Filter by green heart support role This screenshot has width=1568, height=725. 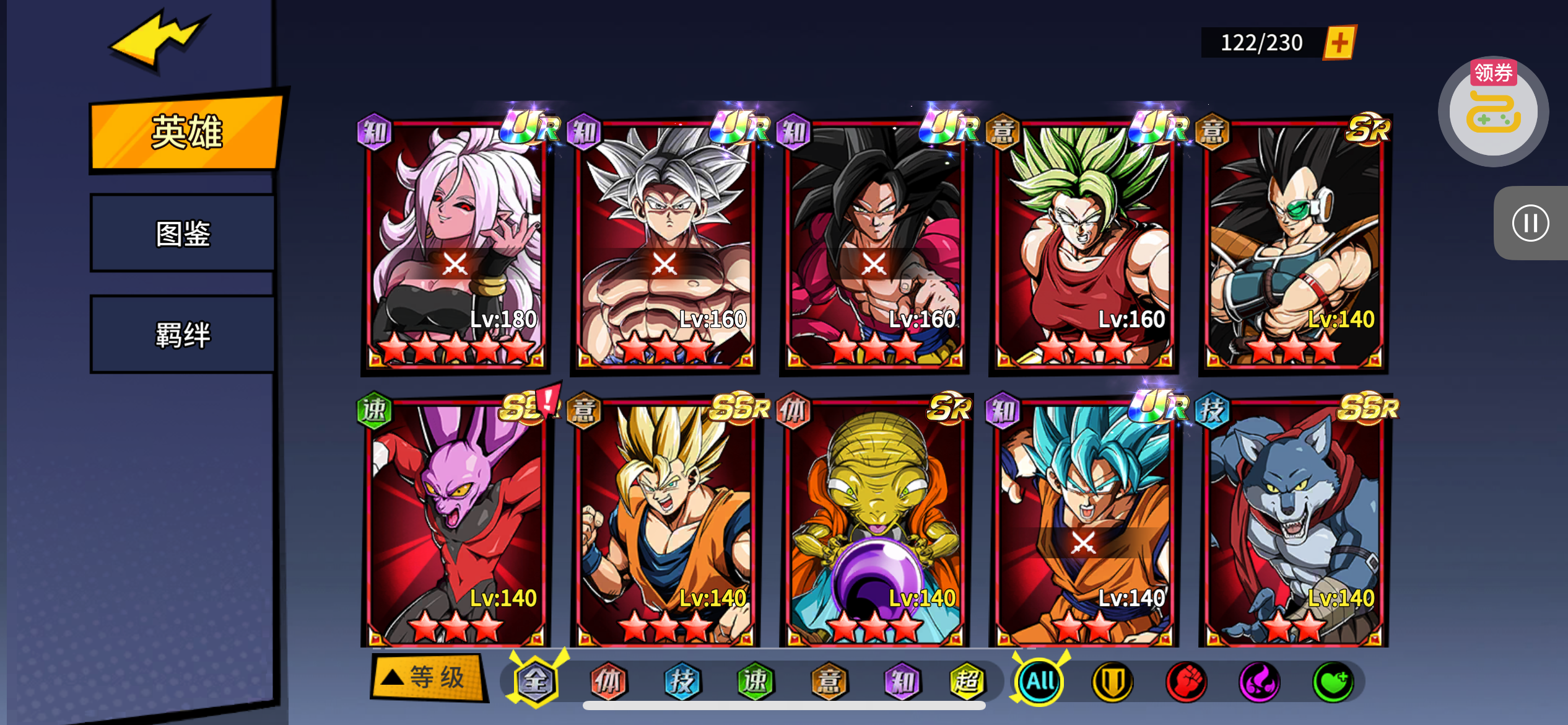click(x=1333, y=682)
